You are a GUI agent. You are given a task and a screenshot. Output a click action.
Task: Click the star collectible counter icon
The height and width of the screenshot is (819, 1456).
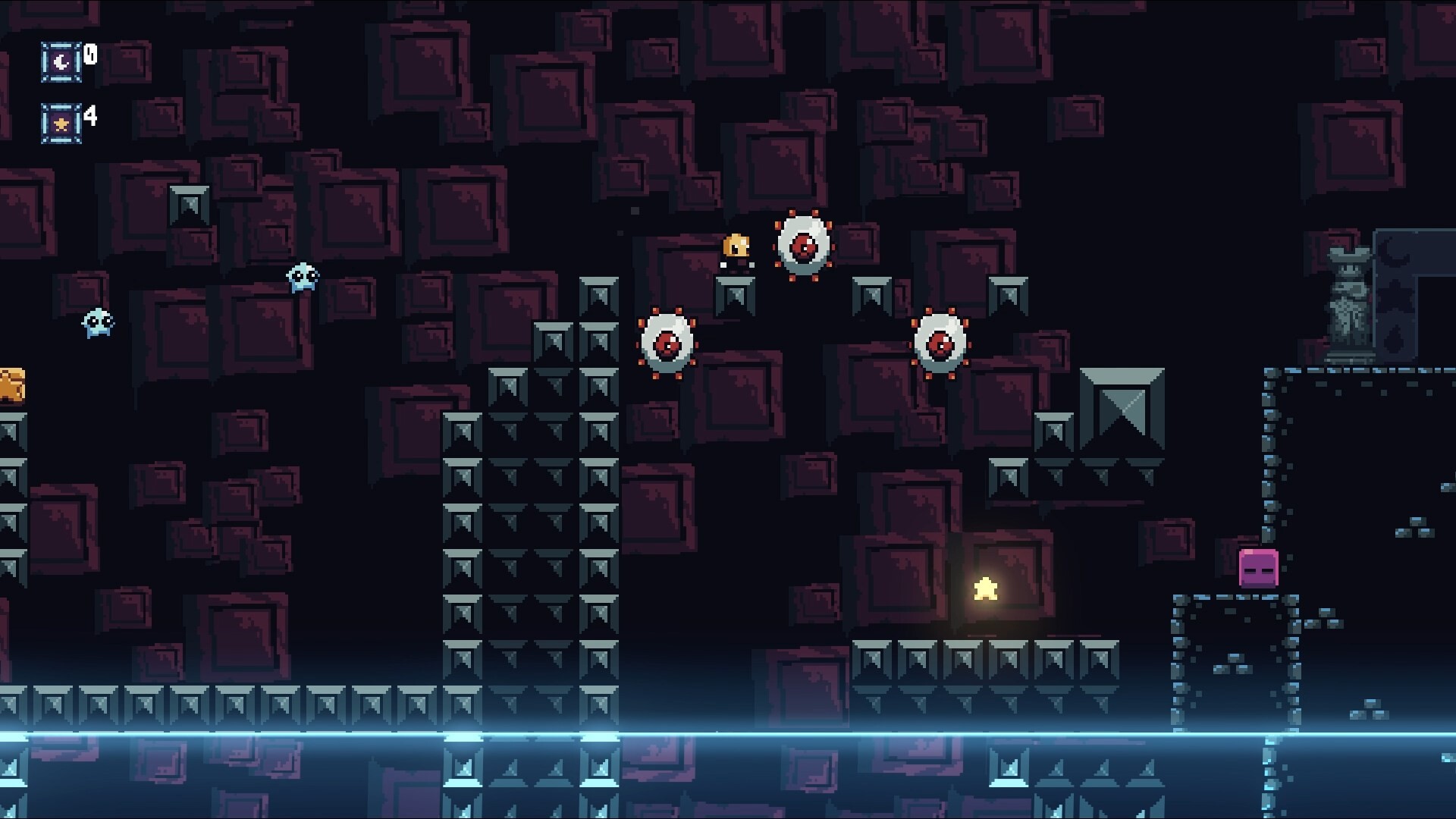(61, 123)
